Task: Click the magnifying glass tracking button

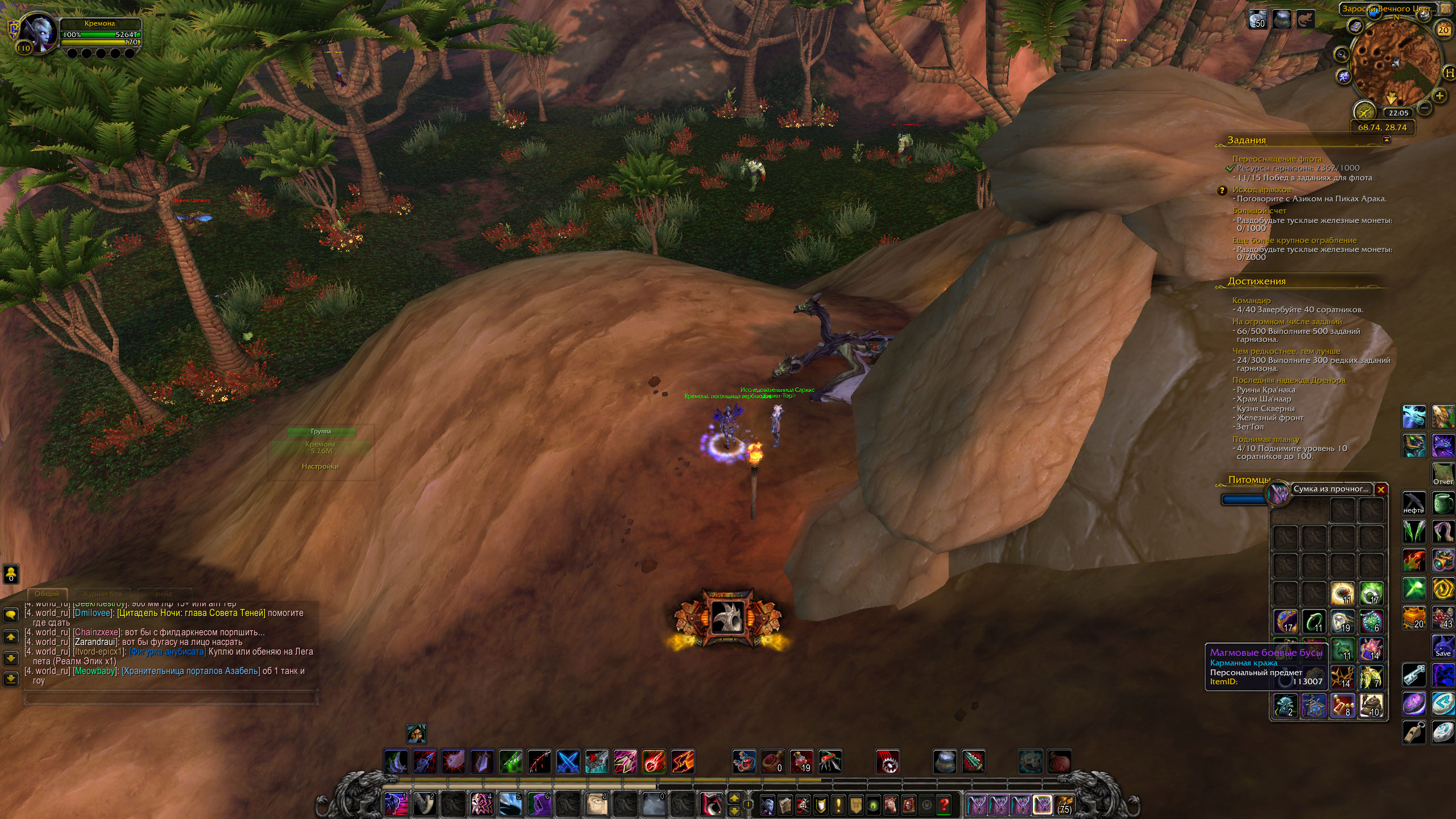Action: pyautogui.click(x=1342, y=55)
